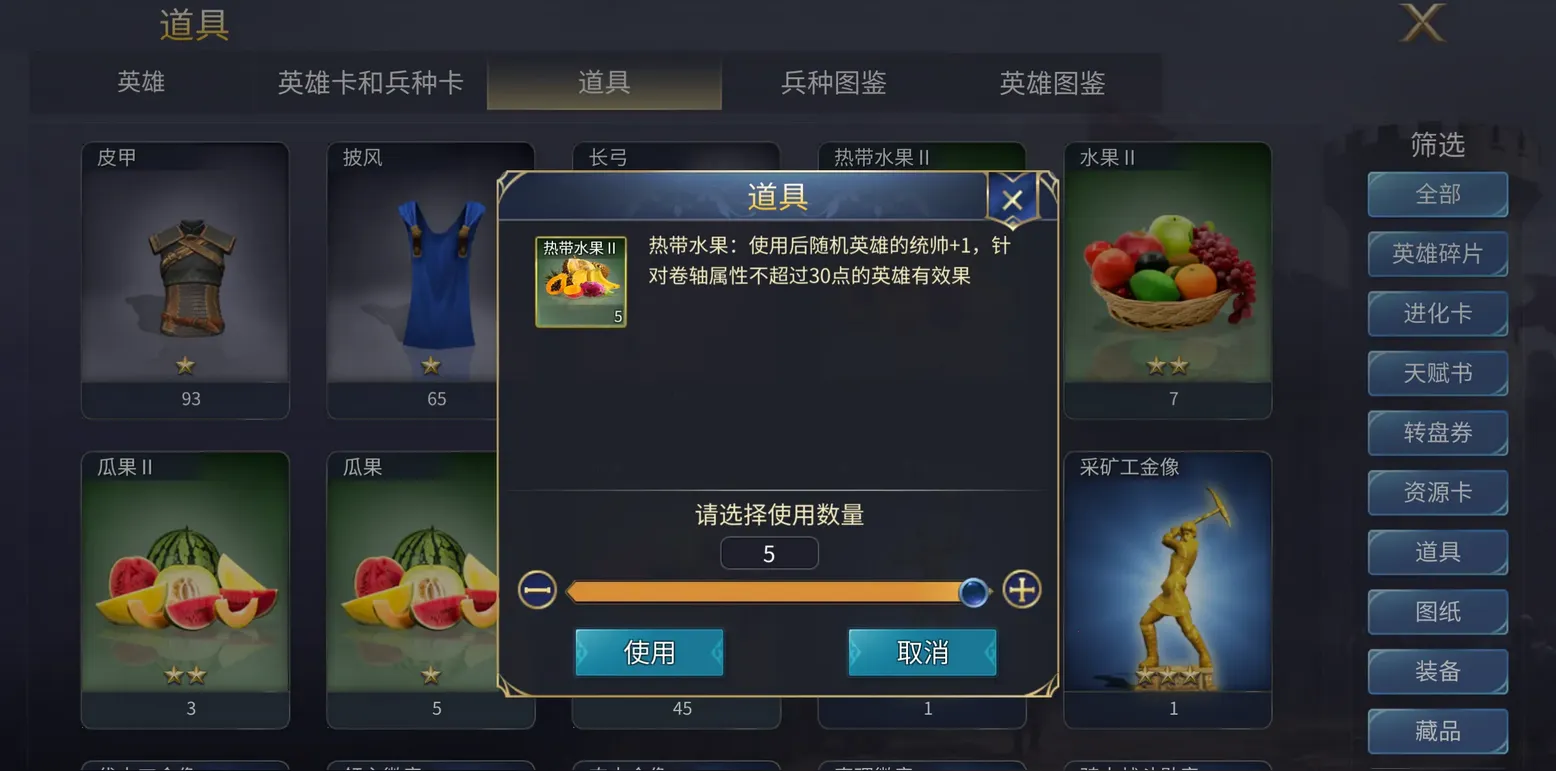Viewport: 1556px width, 771px height.
Task: Select the 皮甲 leather armor thumbnail
Action: pos(184,270)
